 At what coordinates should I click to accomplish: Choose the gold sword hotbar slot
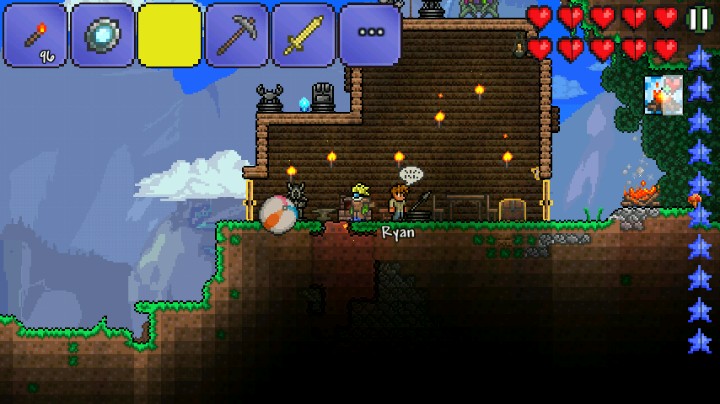[x=303, y=35]
